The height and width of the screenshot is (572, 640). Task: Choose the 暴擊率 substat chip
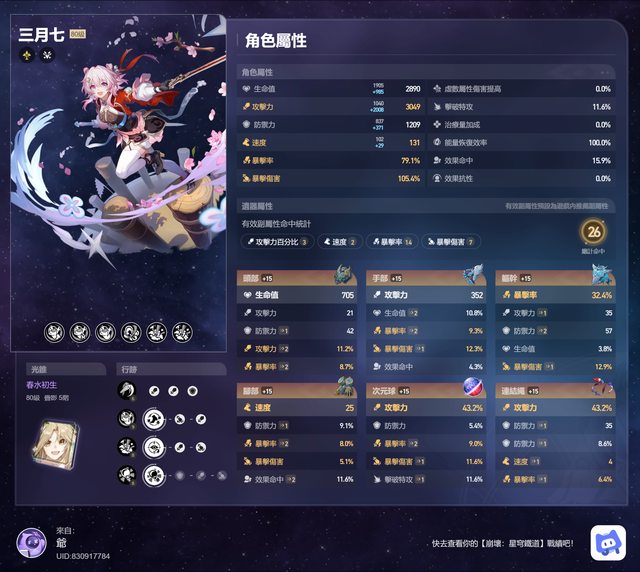tap(392, 242)
